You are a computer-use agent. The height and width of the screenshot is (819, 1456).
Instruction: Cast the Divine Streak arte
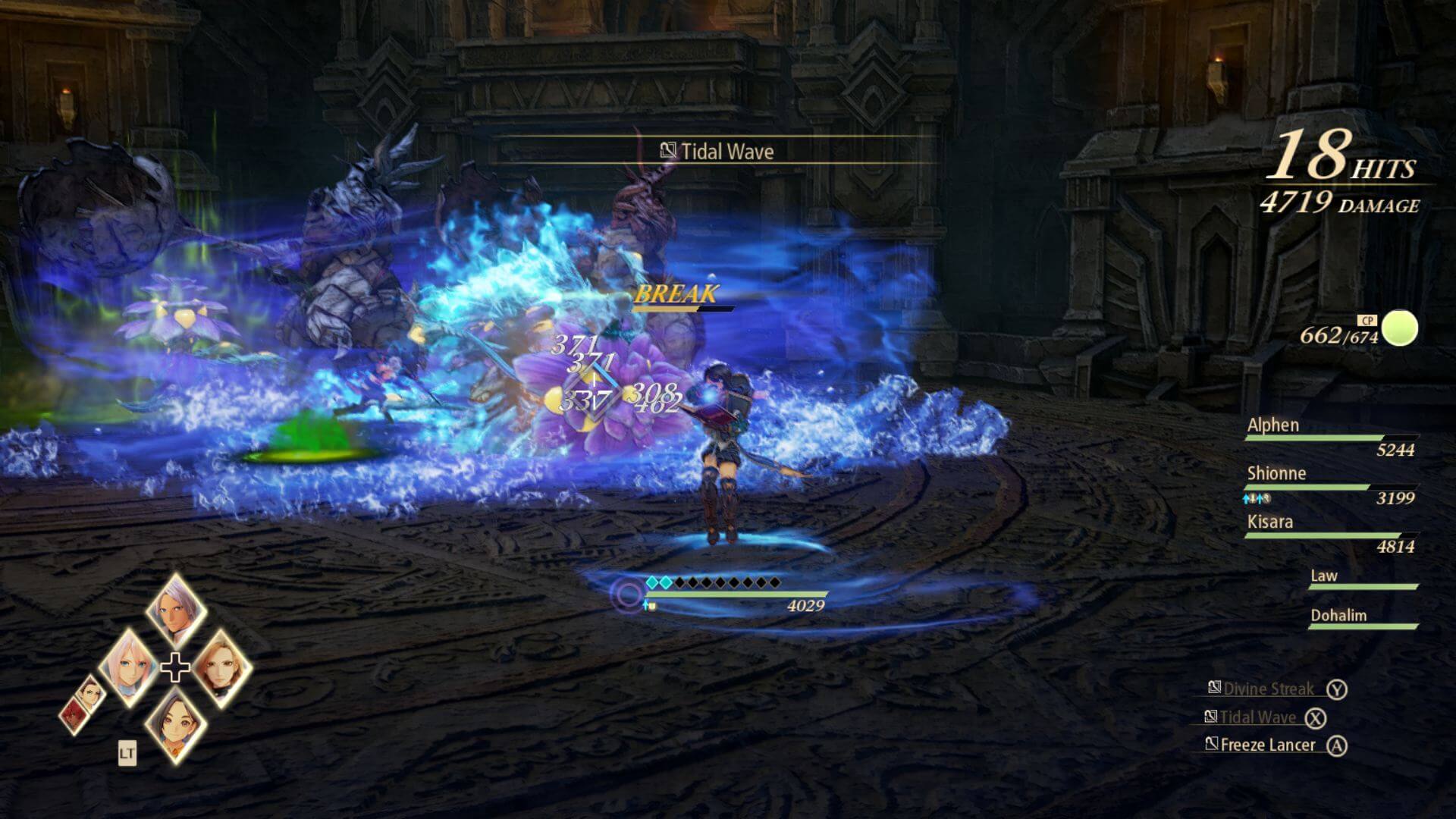click(1268, 689)
